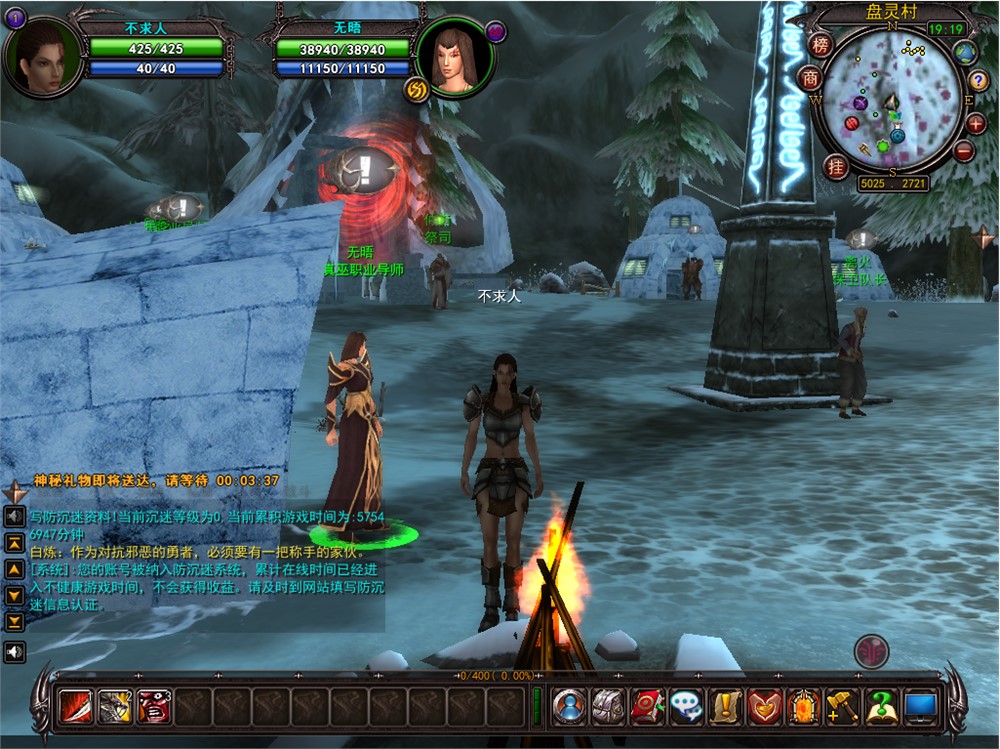Open the green question mark help icon
Viewport: 1000px width, 749px height.
coord(881,707)
